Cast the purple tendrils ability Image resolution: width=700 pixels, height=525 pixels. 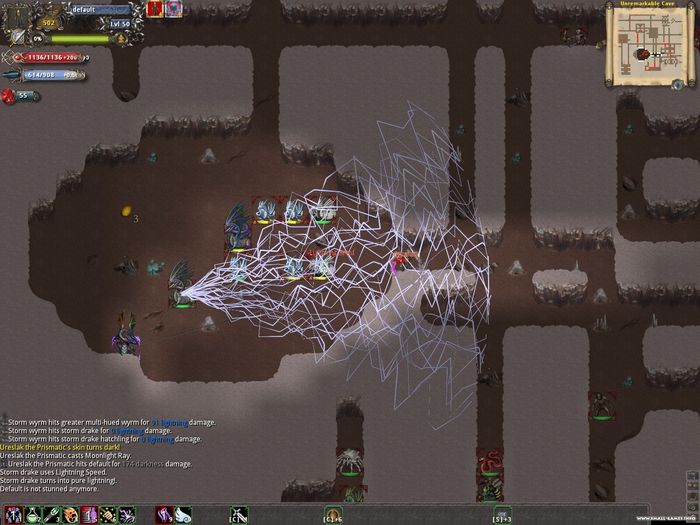click(x=127, y=515)
